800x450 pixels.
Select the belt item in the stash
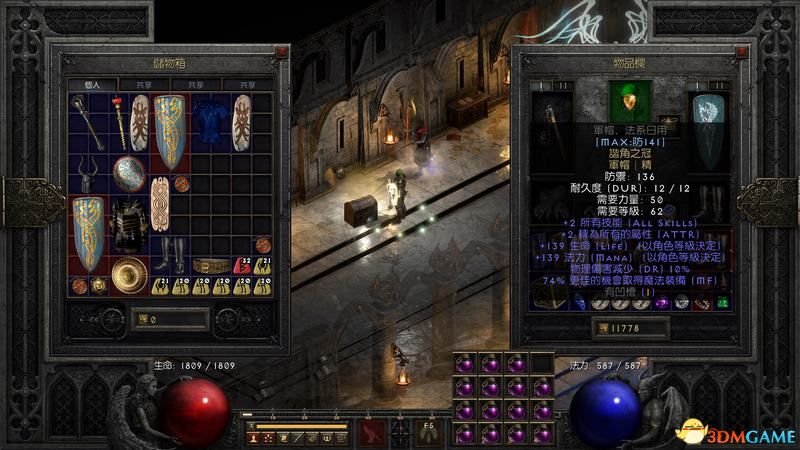(210, 266)
